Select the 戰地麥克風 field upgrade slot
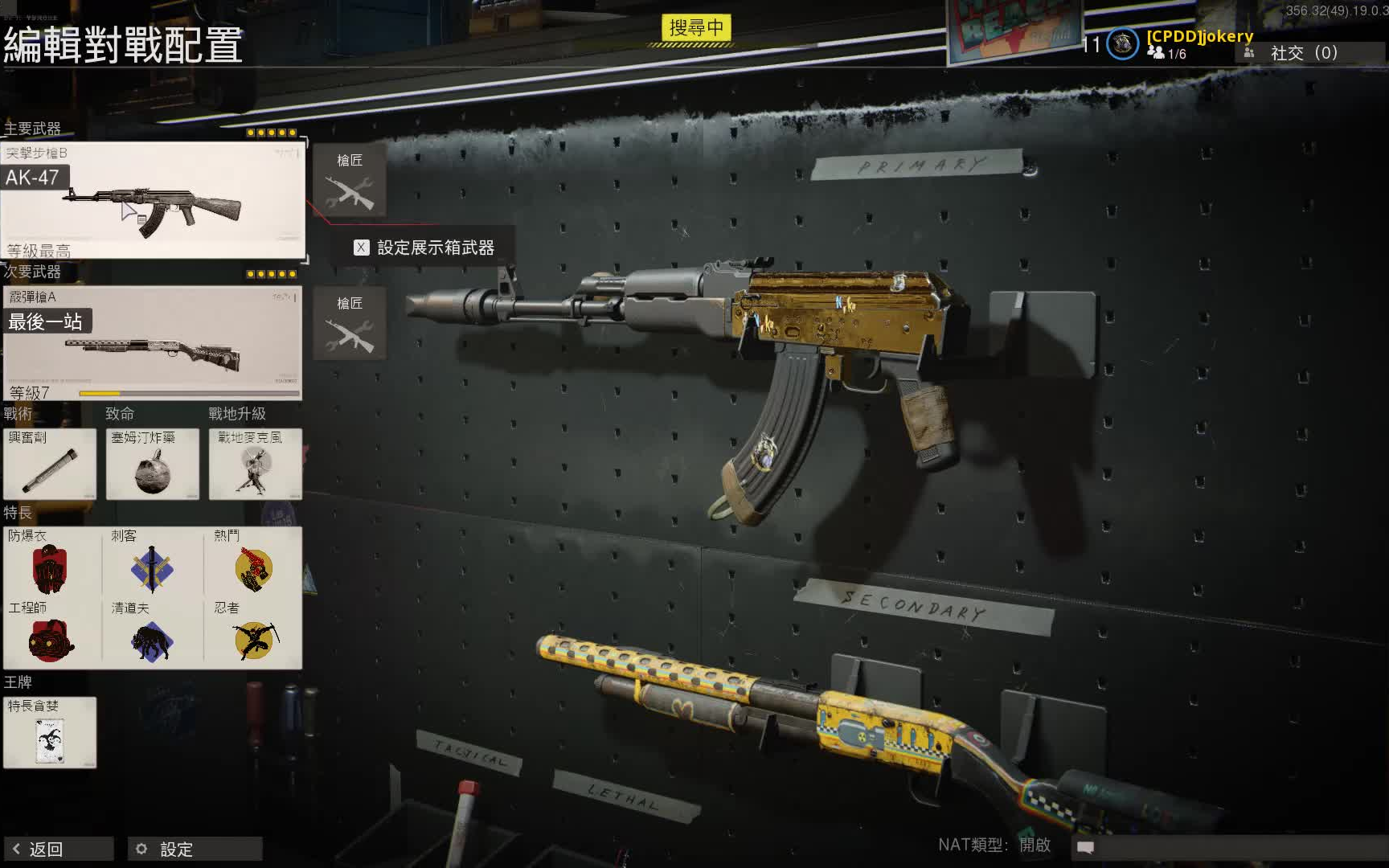Screen dimensions: 1389x868 pyautogui.click(x=256, y=465)
